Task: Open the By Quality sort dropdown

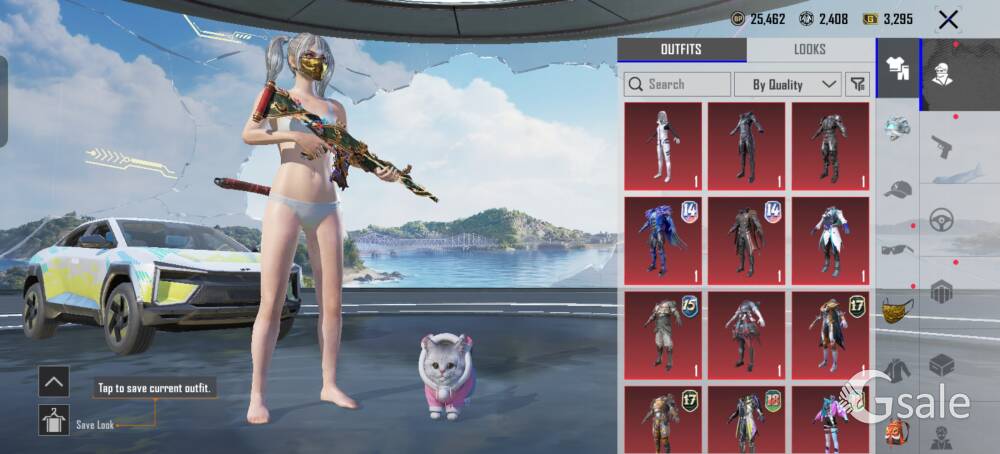Action: [x=787, y=84]
